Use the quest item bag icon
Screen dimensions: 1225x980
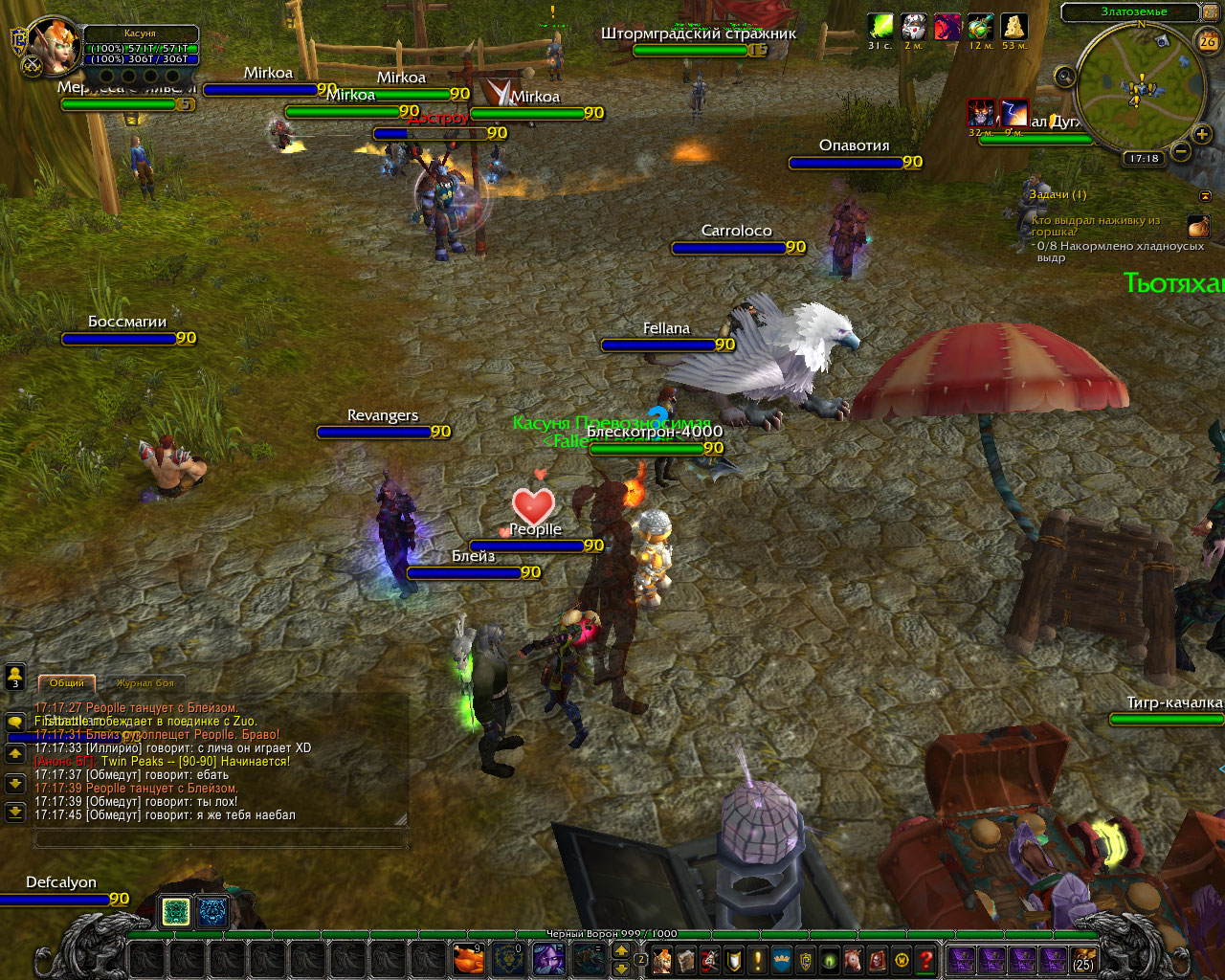(1197, 226)
